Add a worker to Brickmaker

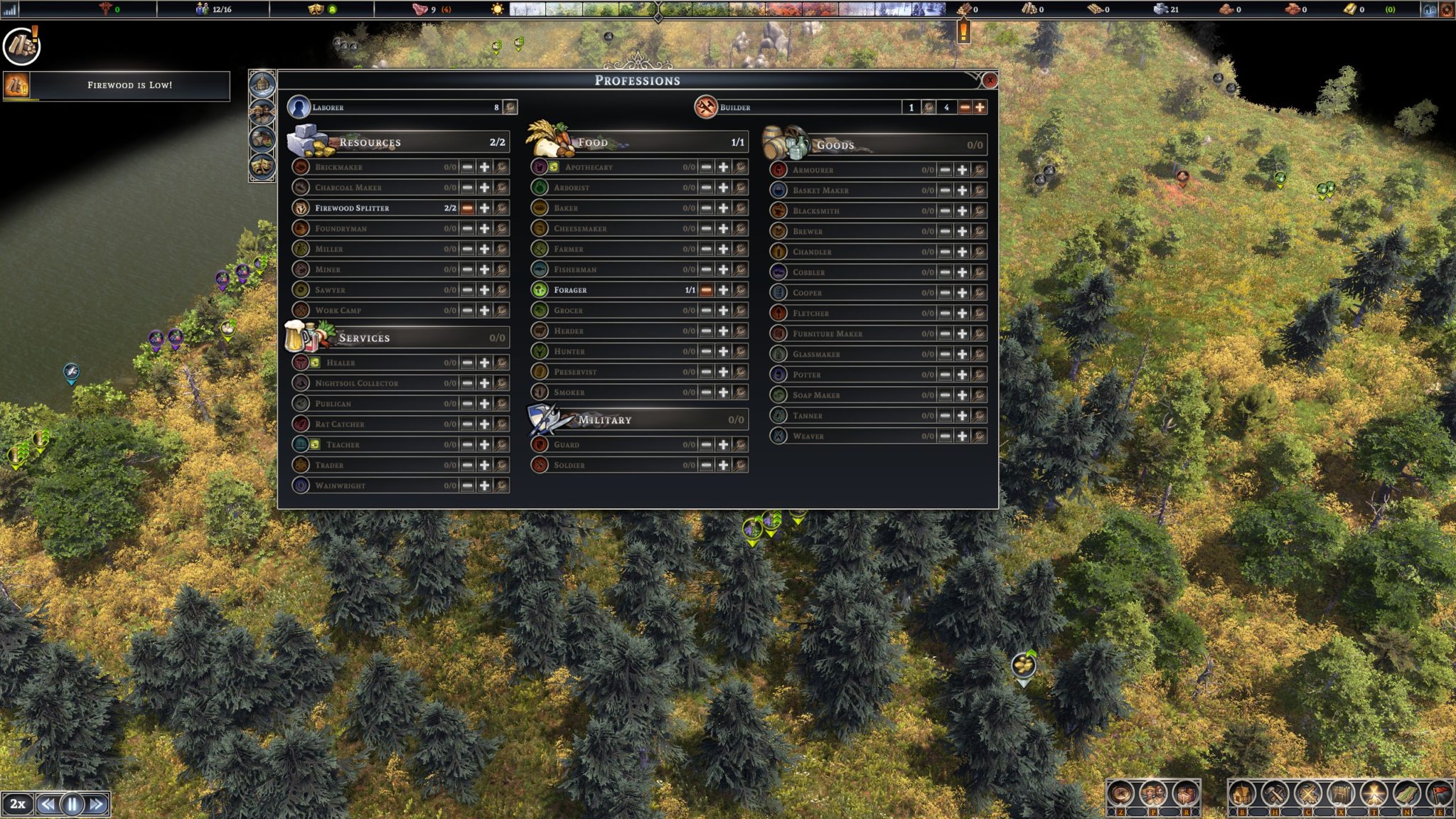(484, 167)
